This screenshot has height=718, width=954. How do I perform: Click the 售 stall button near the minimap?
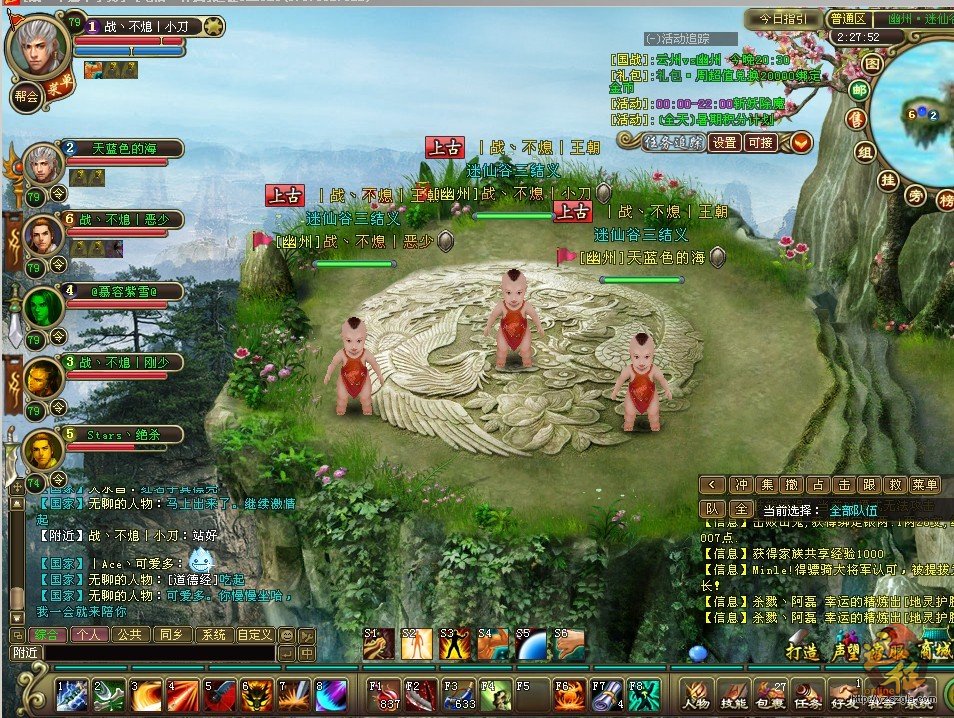point(855,120)
